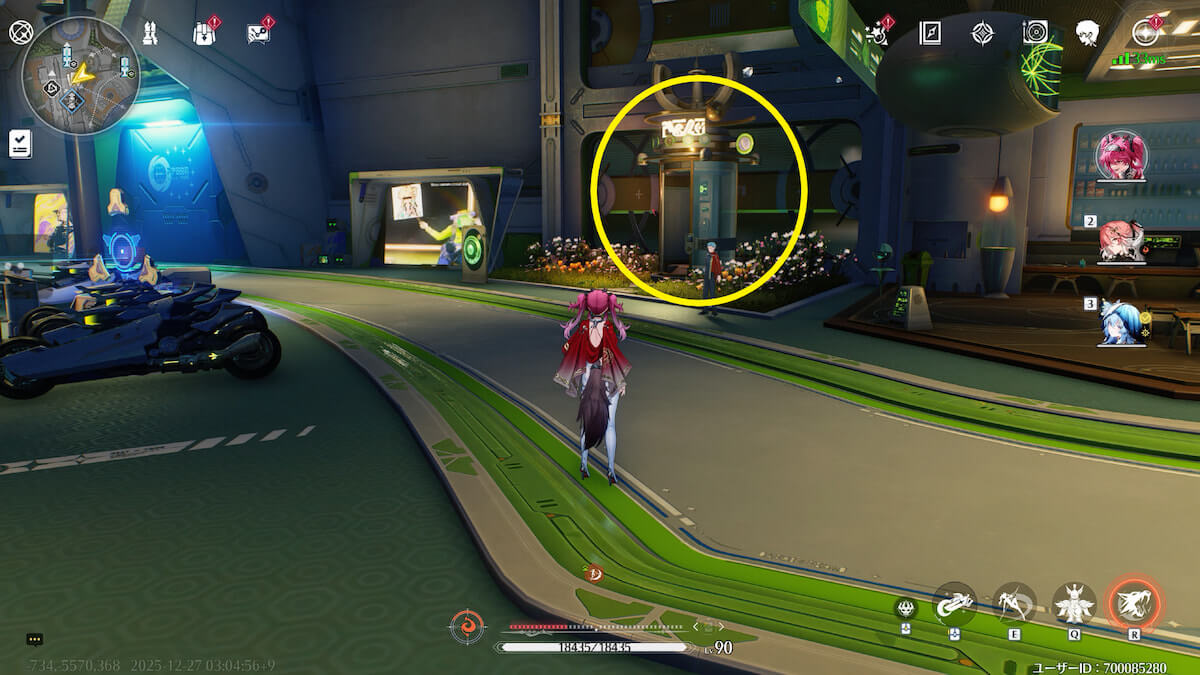Screen dimensions: 1200x675
Task: Activate the winged armored figure echo skill
Action: point(1074,603)
